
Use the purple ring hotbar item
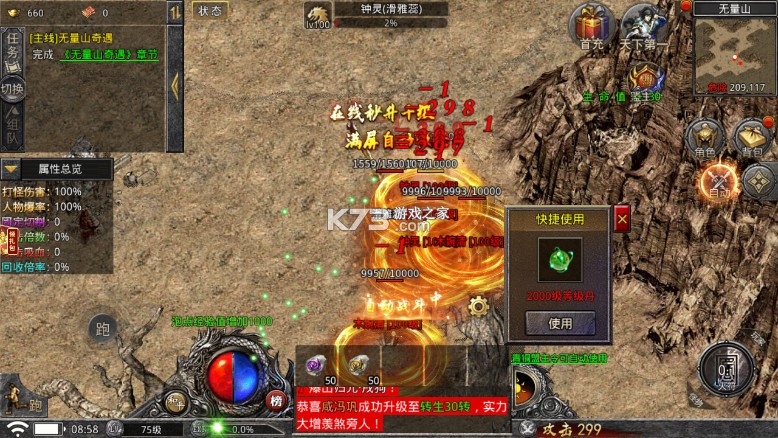[x=317, y=366]
